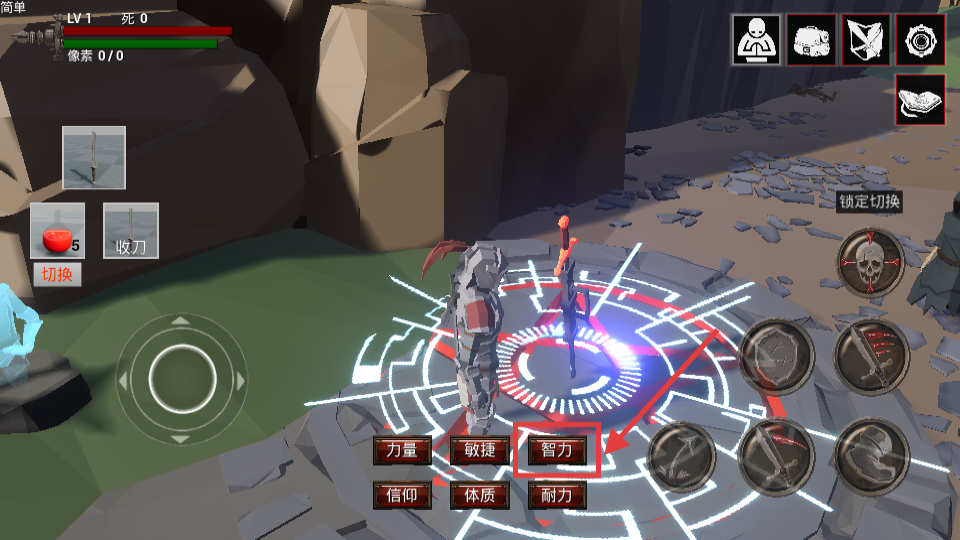The height and width of the screenshot is (540, 960).
Task: Choose the 耐力 (Endurance) attribute button
Action: (x=557, y=495)
